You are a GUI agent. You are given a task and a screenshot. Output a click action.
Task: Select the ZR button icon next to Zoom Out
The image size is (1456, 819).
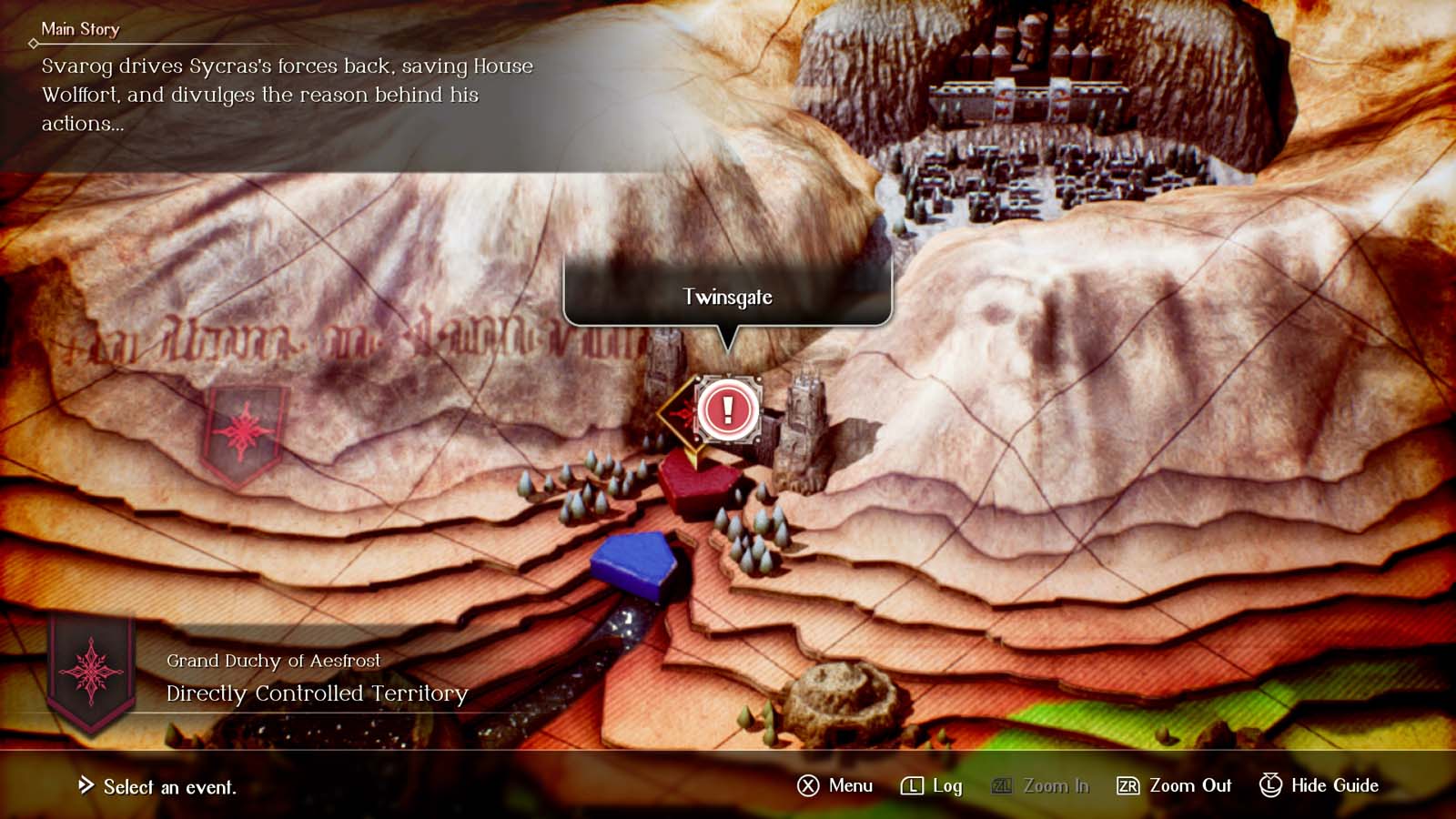(x=1128, y=786)
